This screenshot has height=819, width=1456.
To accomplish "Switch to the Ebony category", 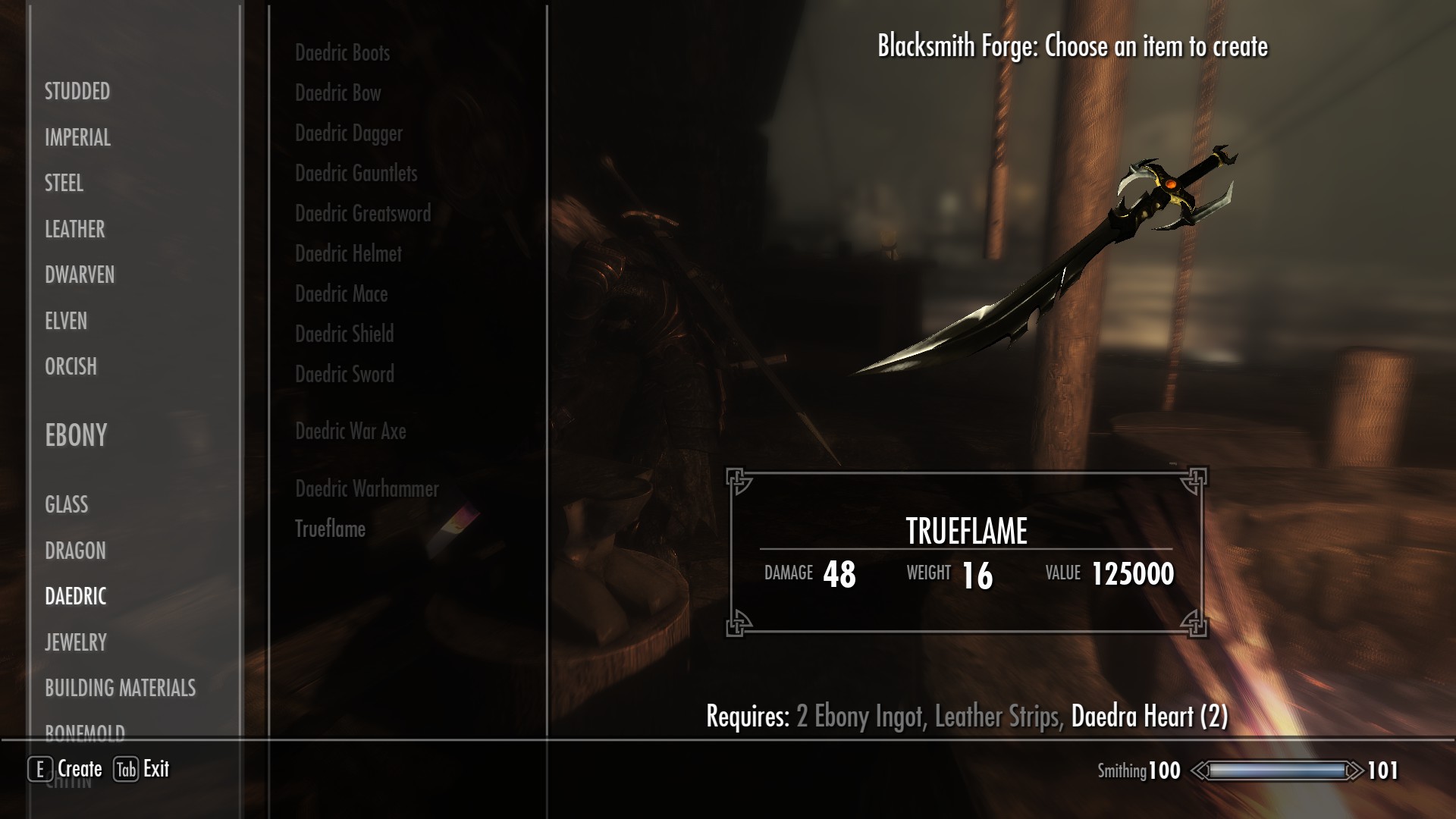I will [76, 435].
